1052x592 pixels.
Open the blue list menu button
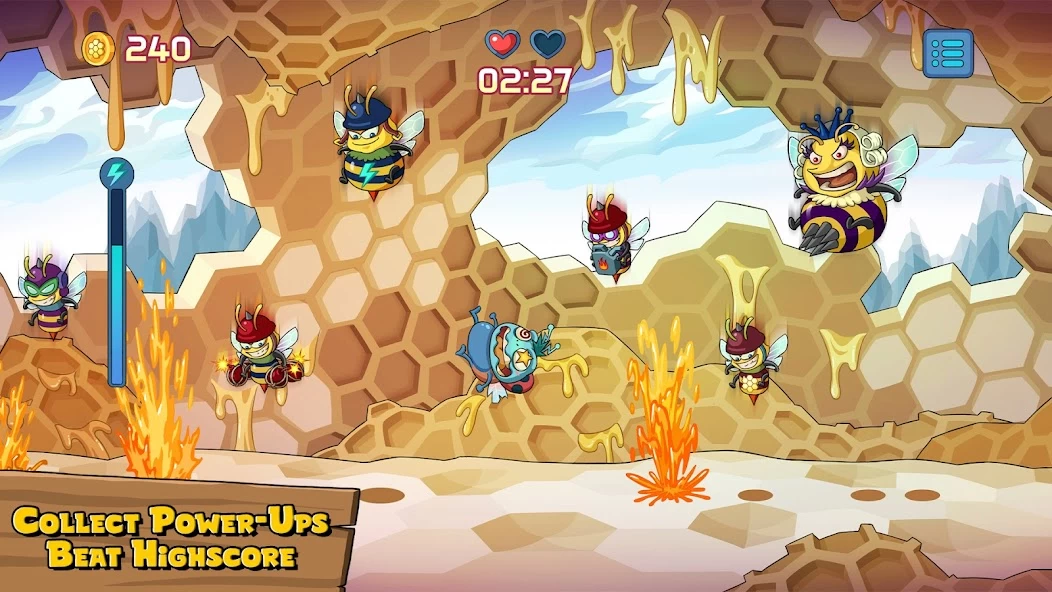(947, 53)
